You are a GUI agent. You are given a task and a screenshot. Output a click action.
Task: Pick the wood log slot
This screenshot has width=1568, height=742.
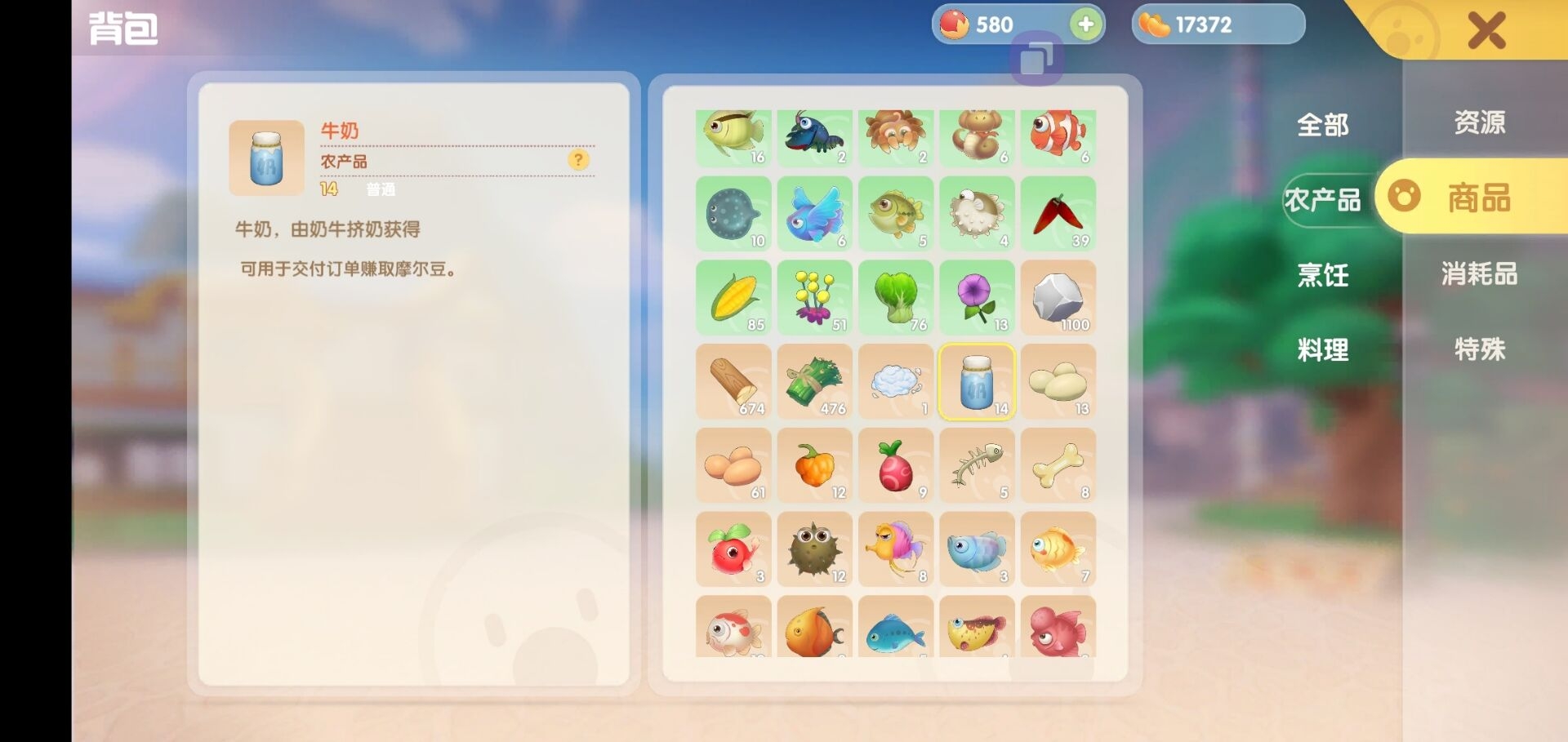[733, 381]
